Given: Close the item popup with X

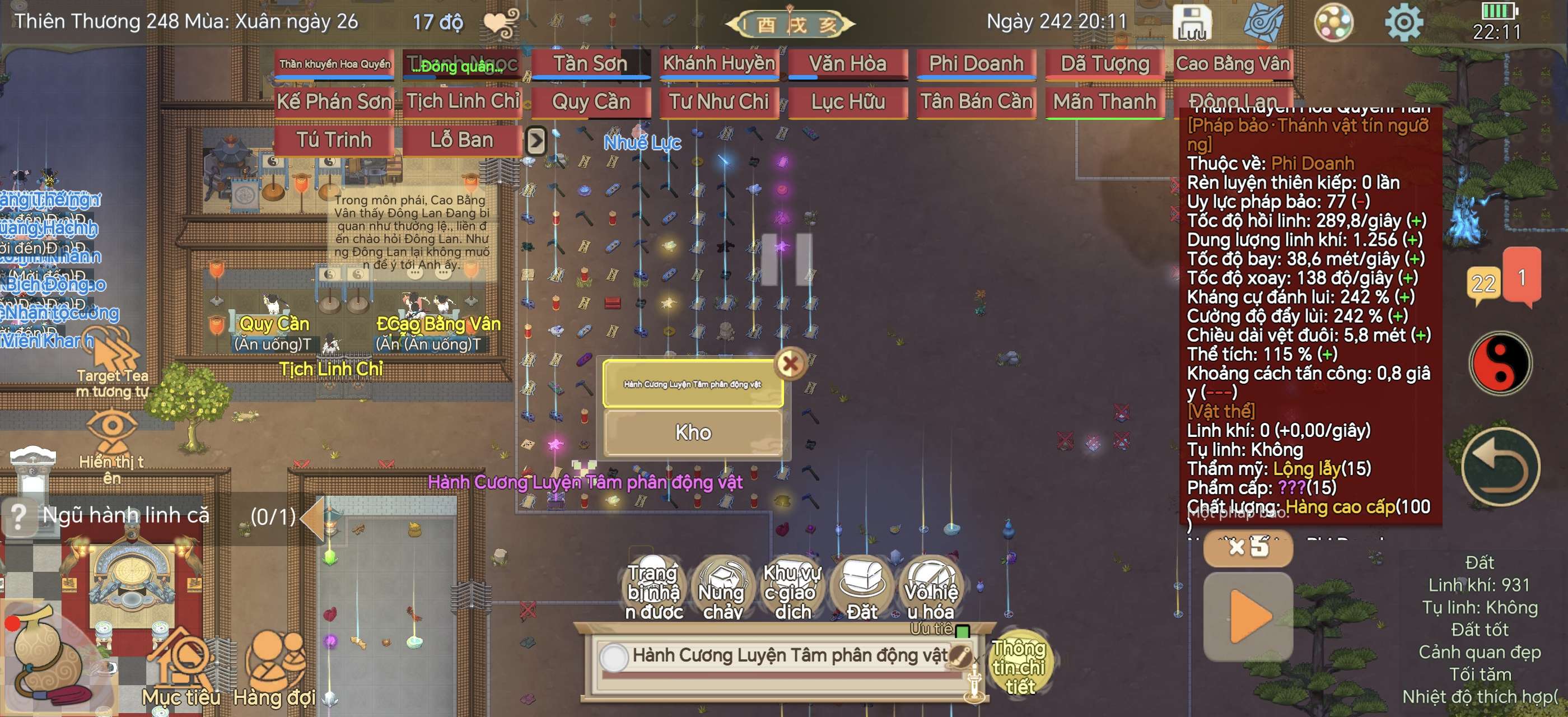Looking at the screenshot, I should [x=790, y=364].
